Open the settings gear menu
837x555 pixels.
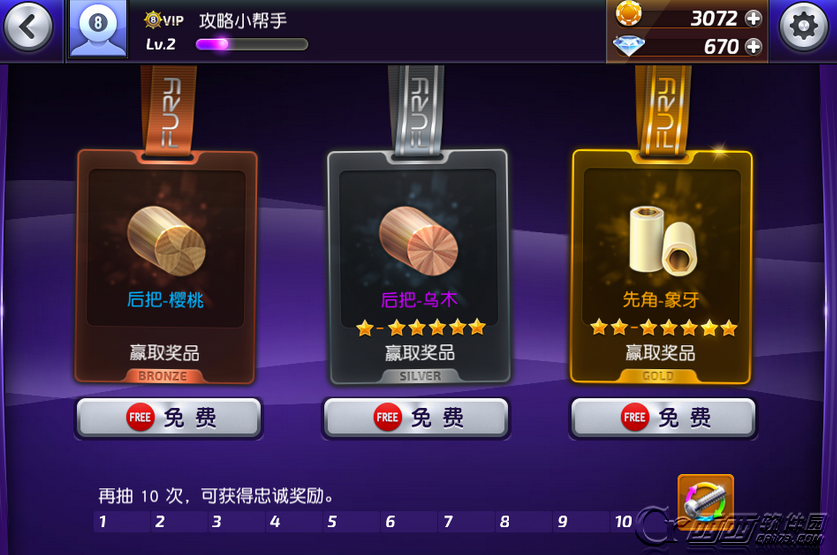tap(803, 27)
